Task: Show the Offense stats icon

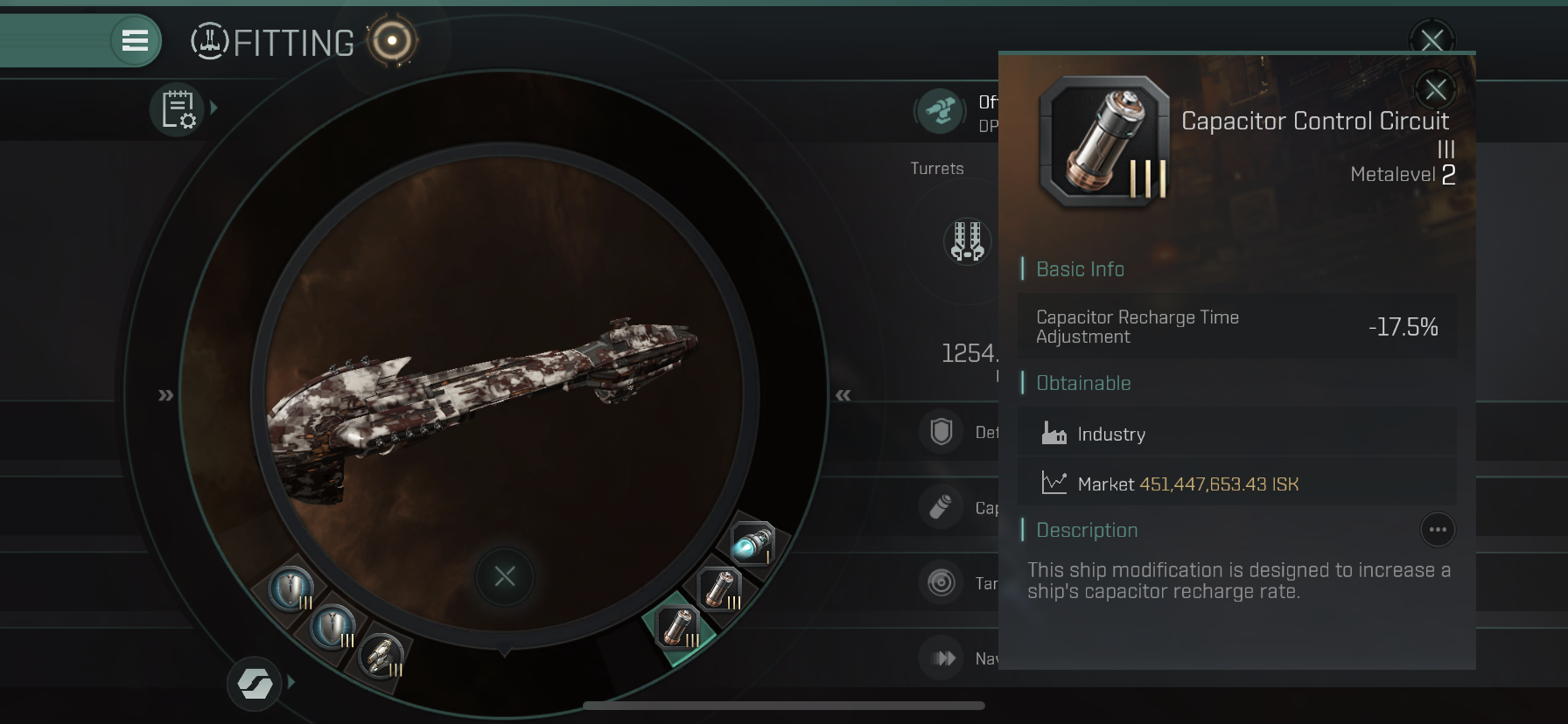Action: coord(941,111)
